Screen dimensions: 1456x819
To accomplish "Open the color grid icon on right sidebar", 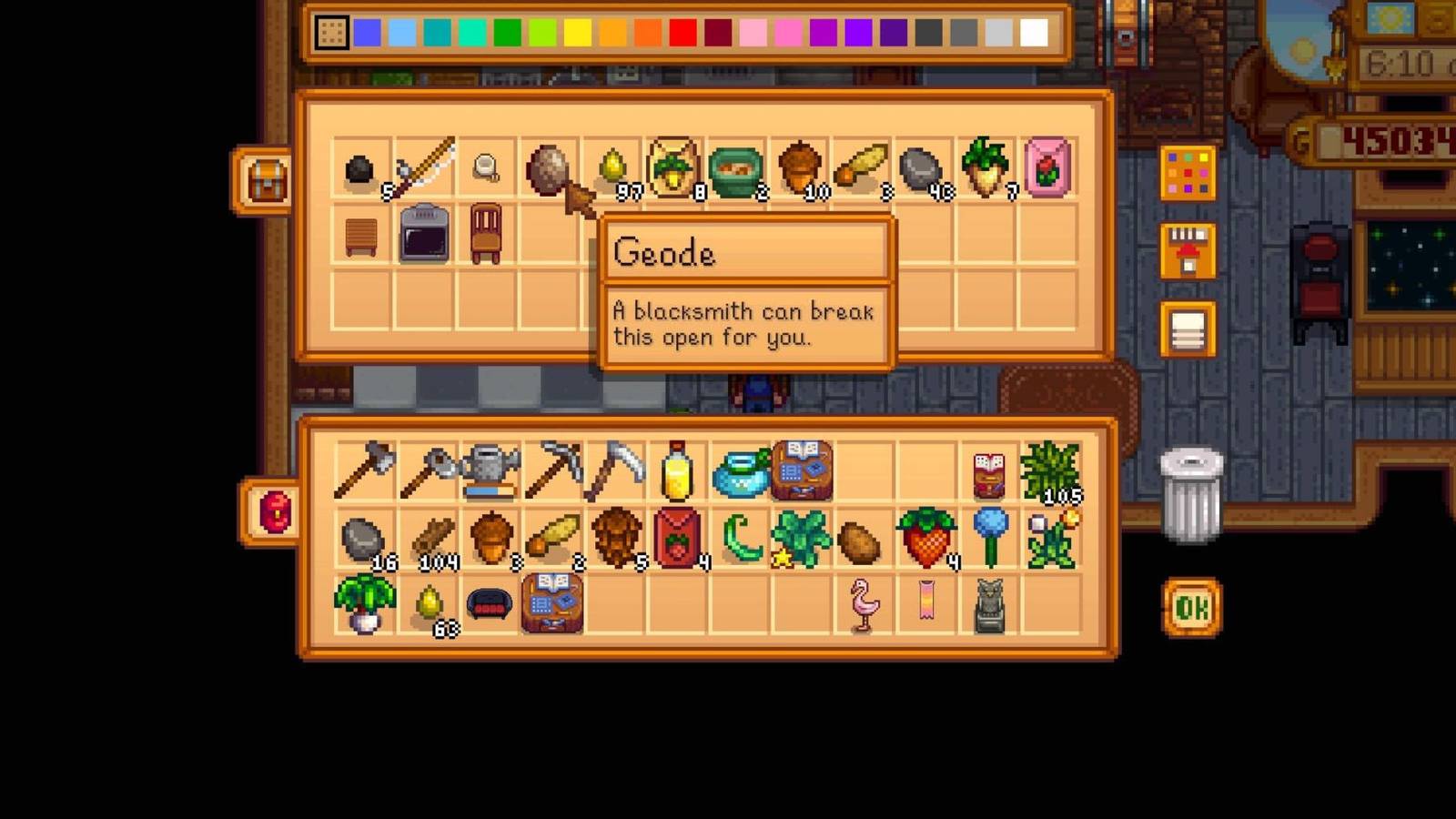I will [x=1188, y=173].
